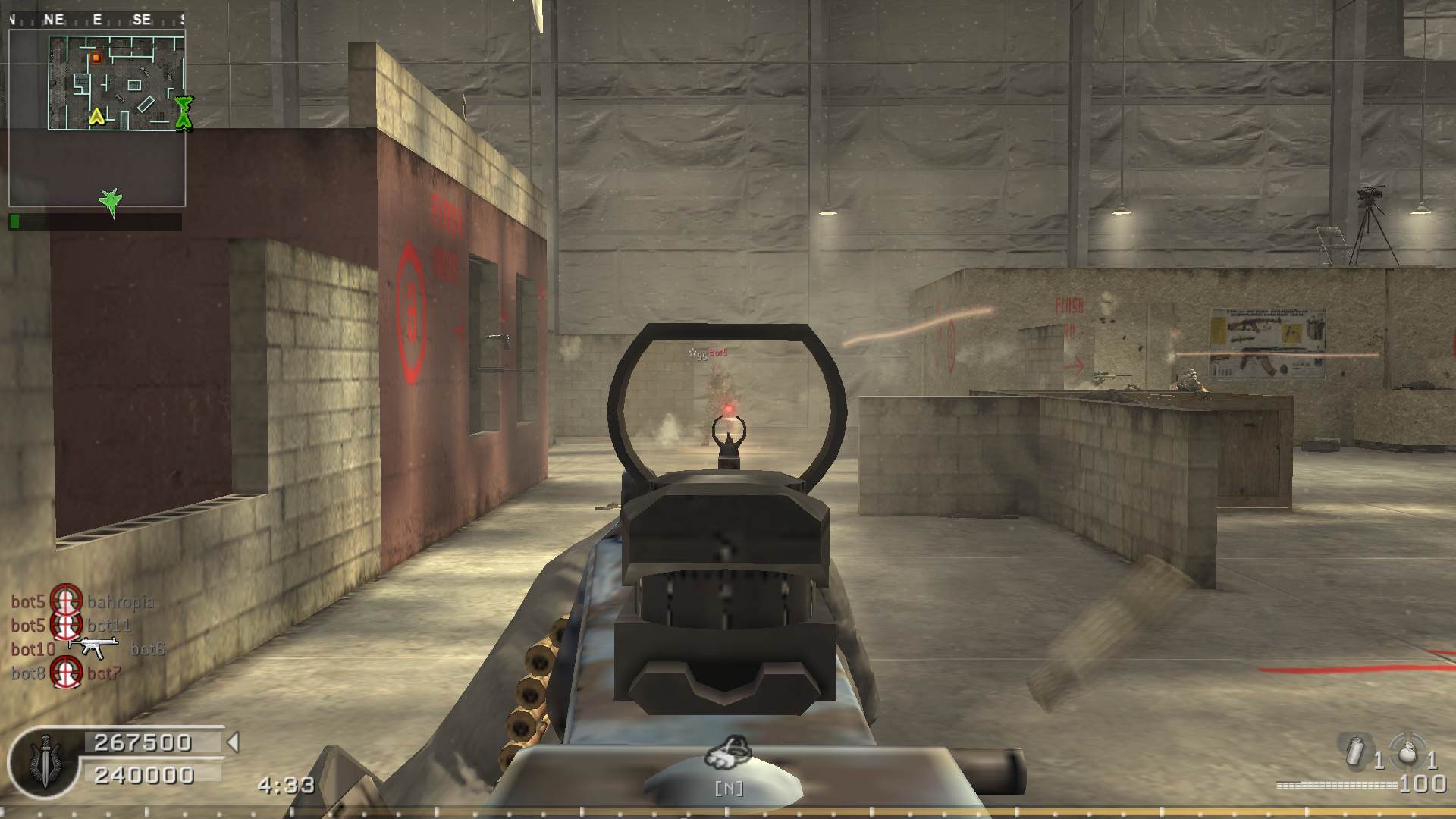Click the submachine gun icon in the kill feed
1456x819 pixels.
point(94,647)
